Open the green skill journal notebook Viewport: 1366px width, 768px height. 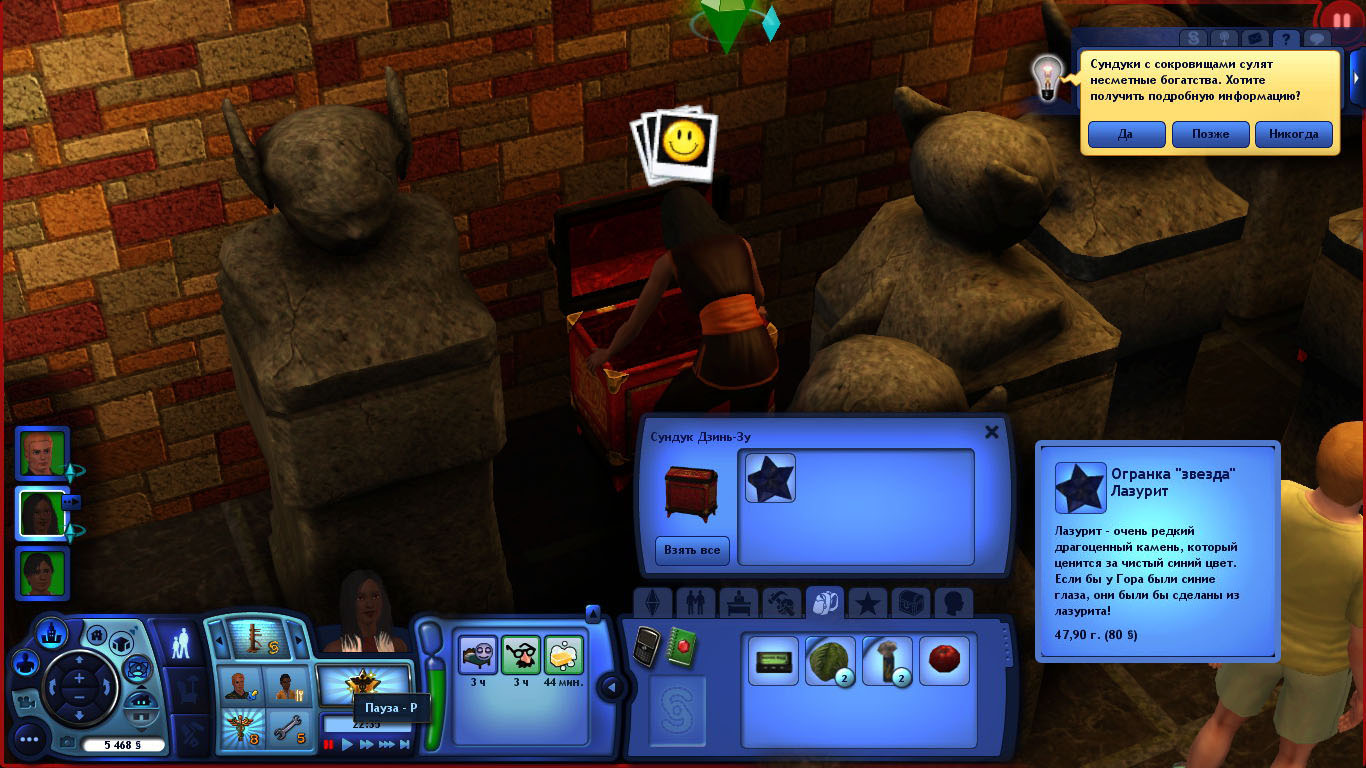[x=682, y=647]
